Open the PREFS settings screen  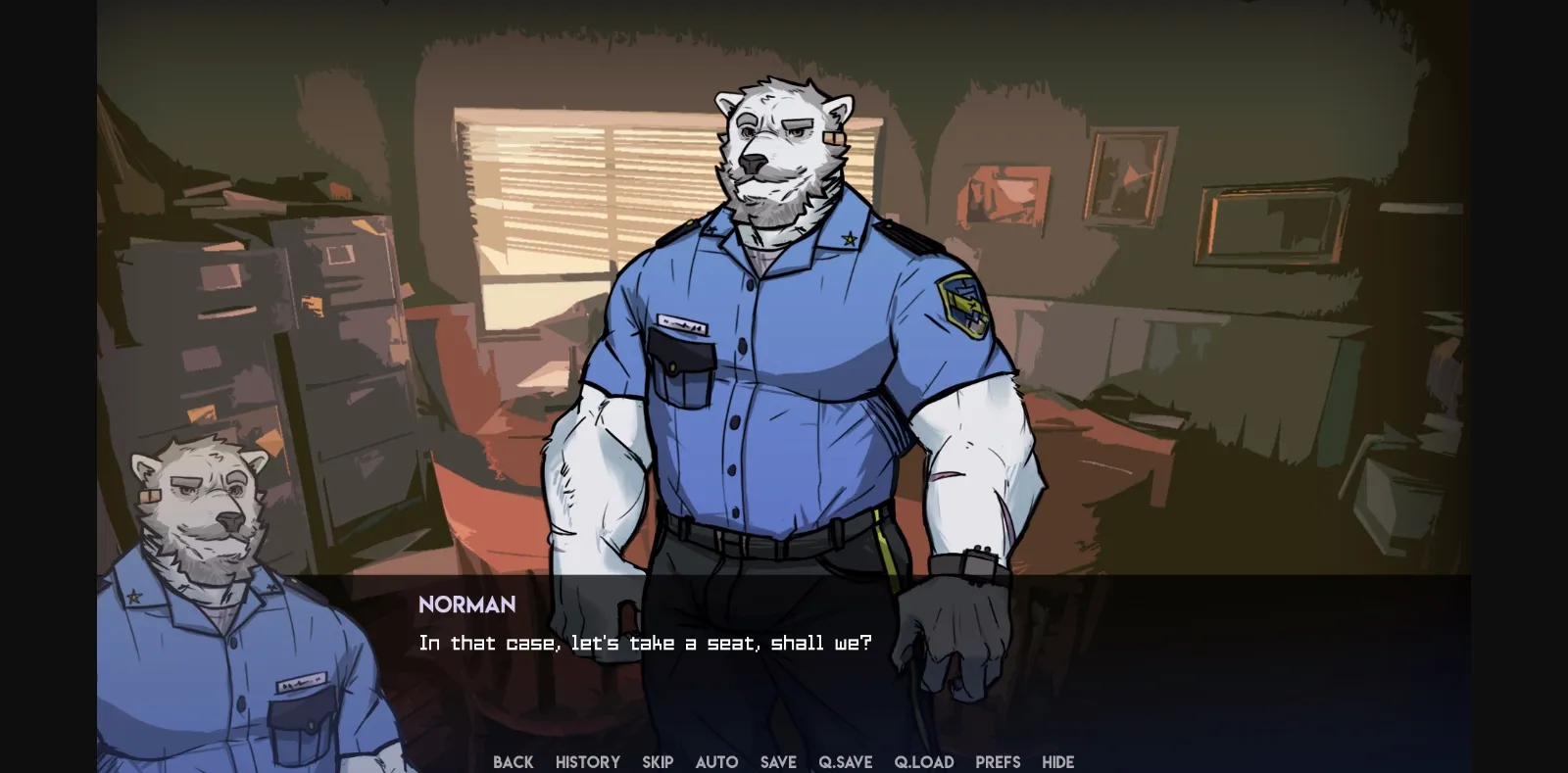[998, 762]
